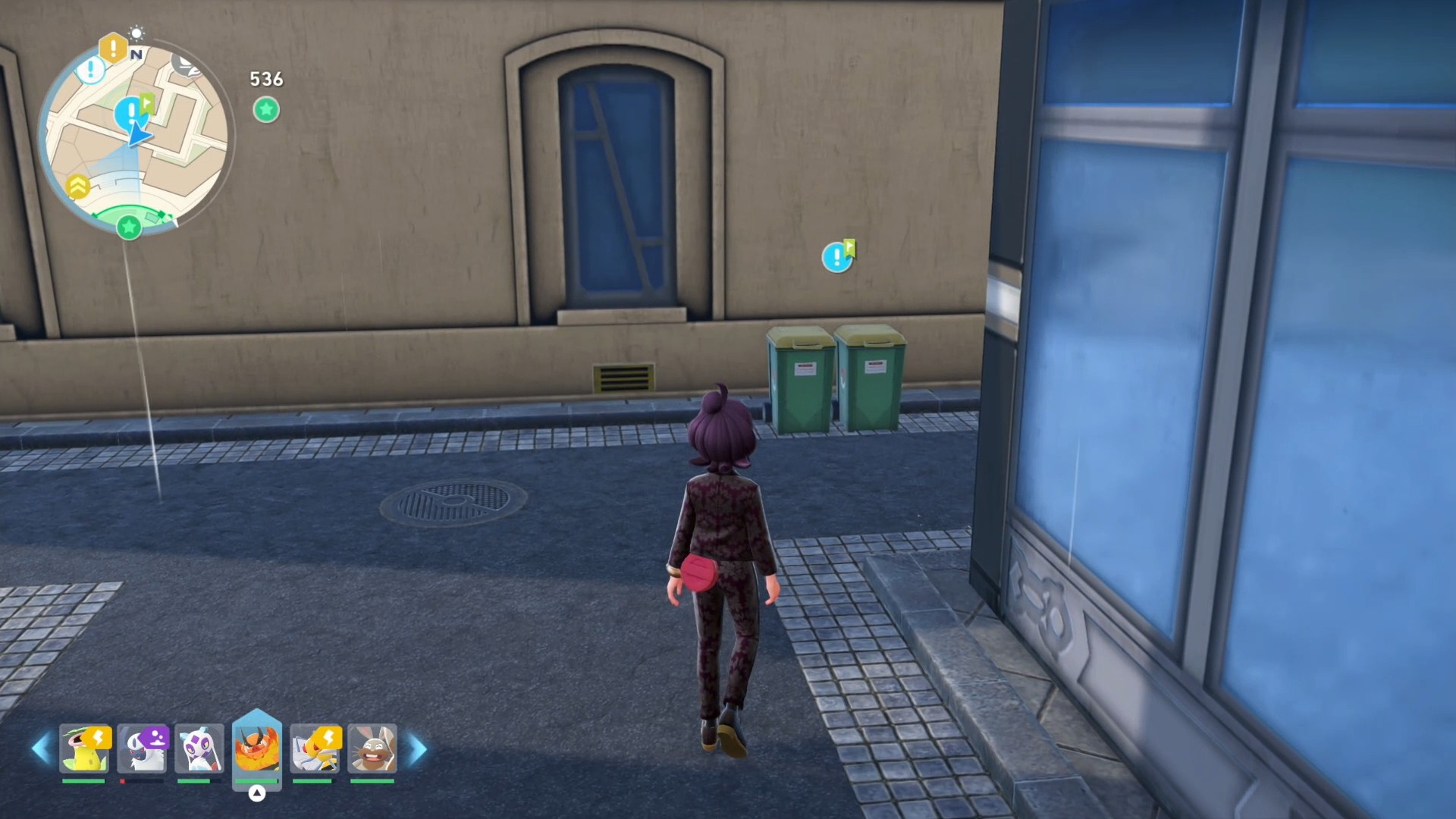Viewport: 1456px width, 819px height.
Task: Pick Froslass from the party bar
Action: [199, 748]
